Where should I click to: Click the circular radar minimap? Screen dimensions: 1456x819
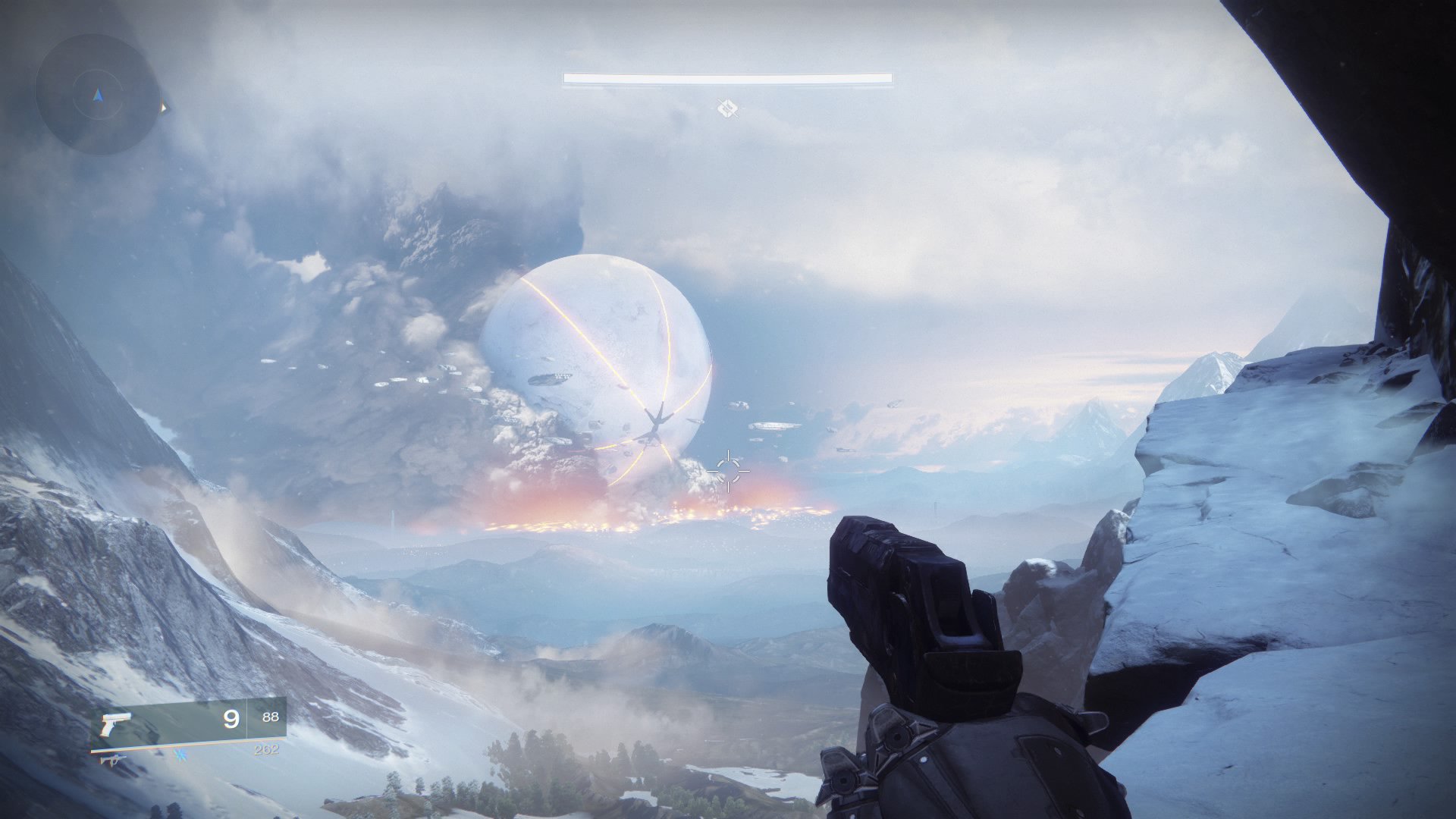pyautogui.click(x=97, y=95)
